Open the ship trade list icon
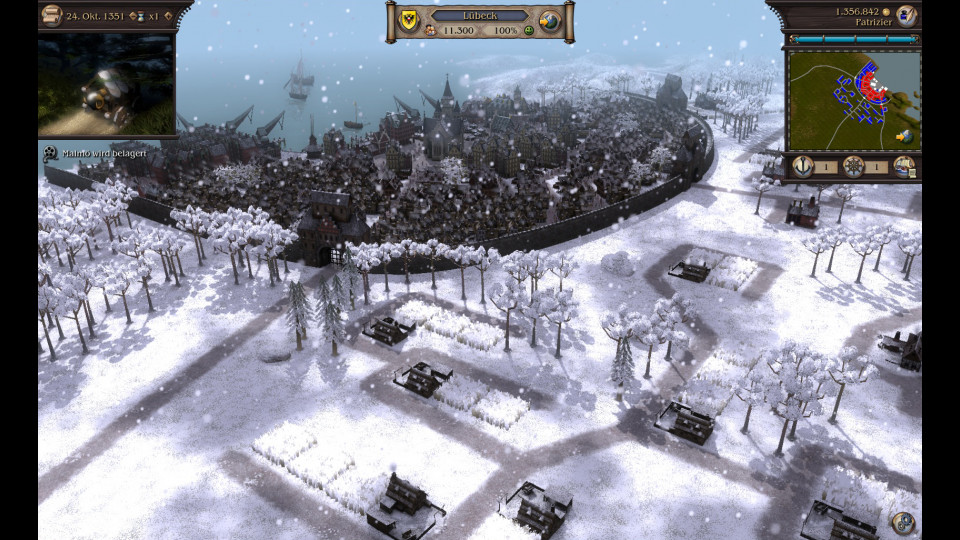Screen dimensions: 960x540 click(904, 167)
